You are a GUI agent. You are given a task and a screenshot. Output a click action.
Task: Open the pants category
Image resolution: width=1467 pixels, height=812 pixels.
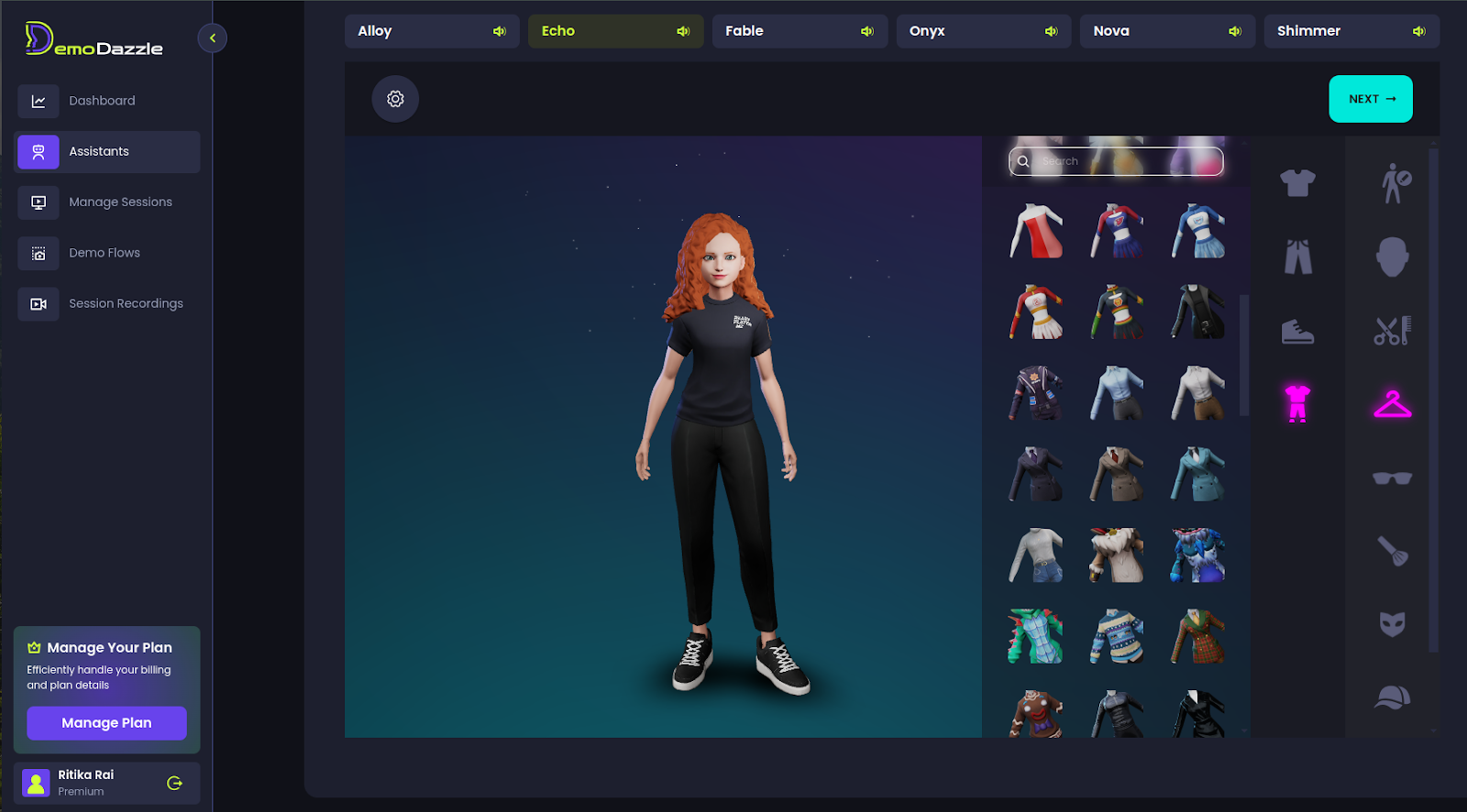point(1296,258)
